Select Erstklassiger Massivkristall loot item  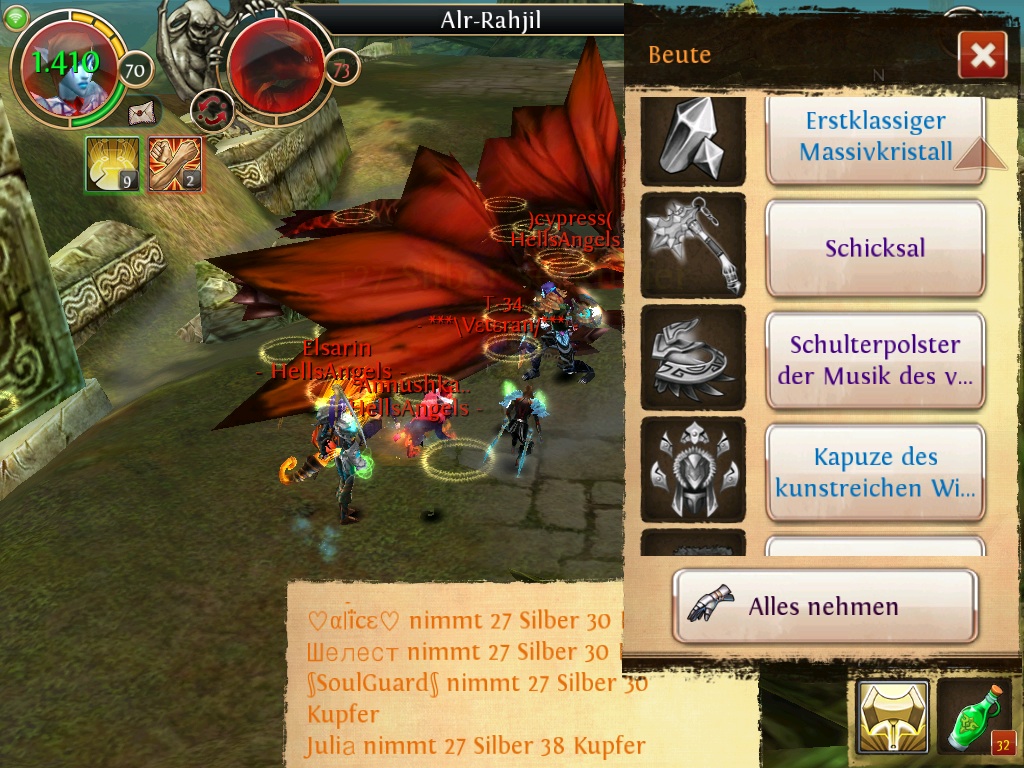(x=875, y=138)
